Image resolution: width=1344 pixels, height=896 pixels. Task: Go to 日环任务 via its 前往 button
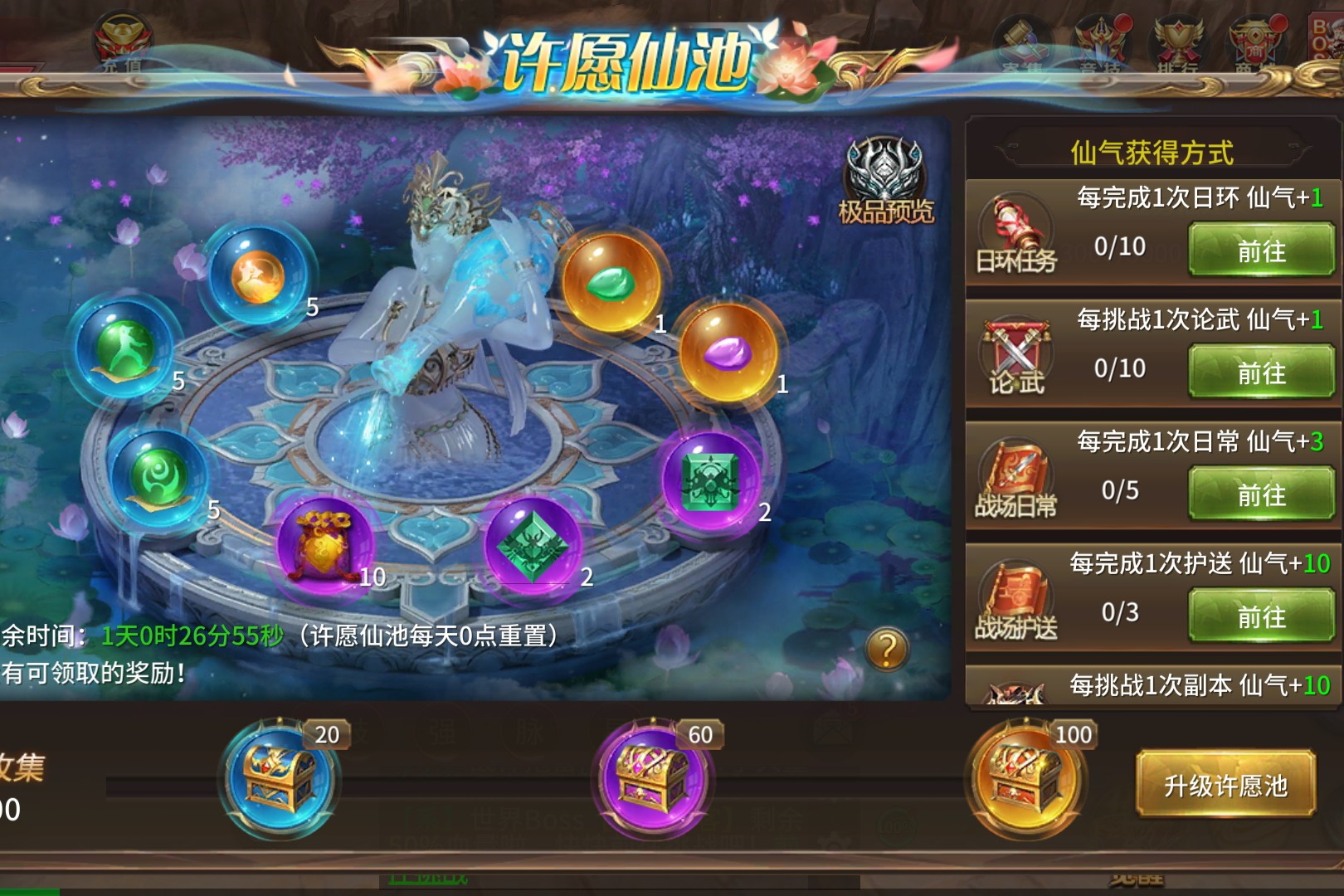[x=1260, y=250]
